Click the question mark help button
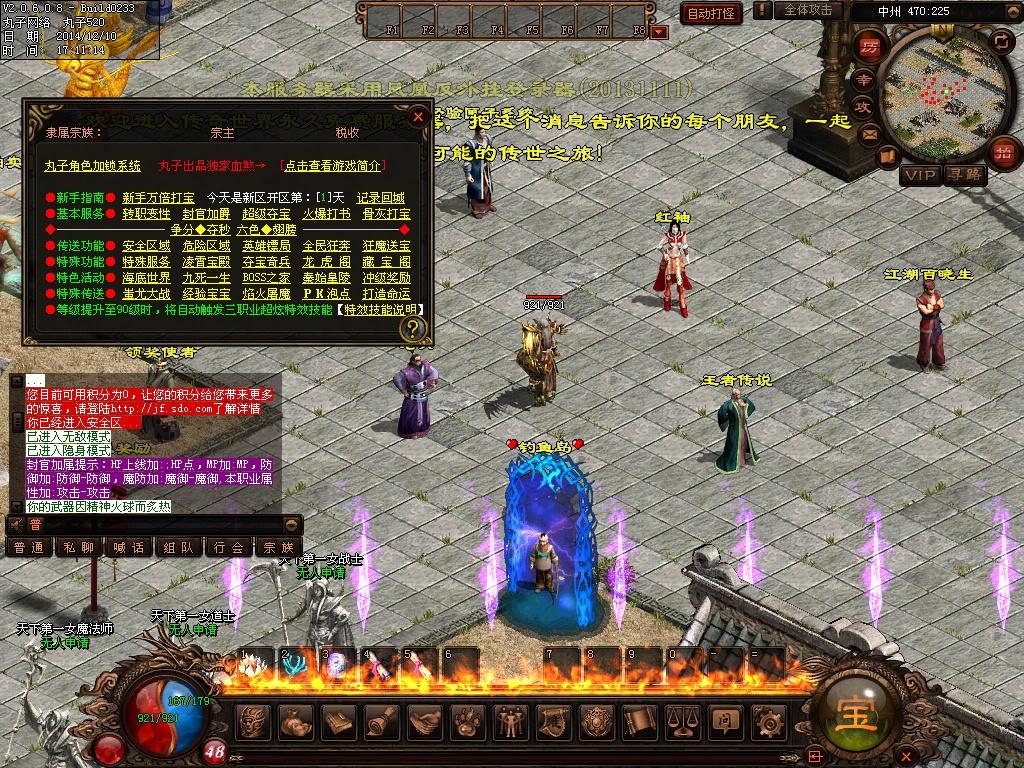 pos(413,328)
